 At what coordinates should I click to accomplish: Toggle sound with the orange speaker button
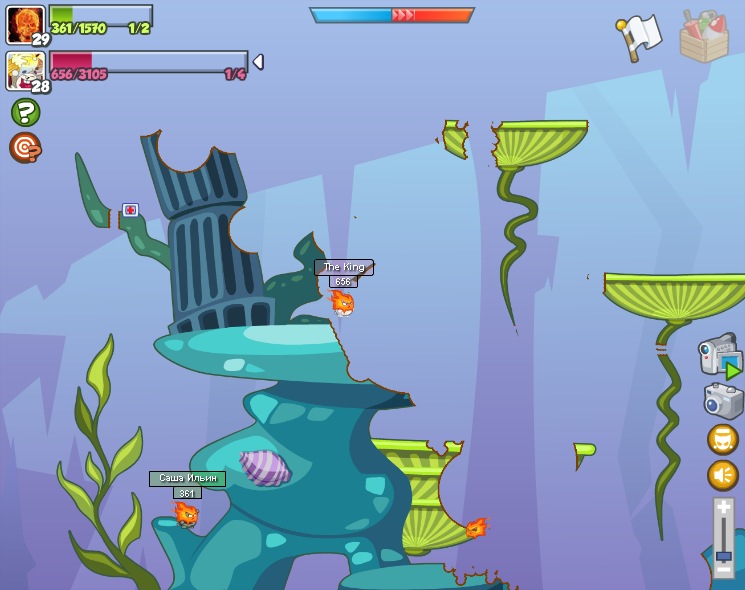pos(723,475)
